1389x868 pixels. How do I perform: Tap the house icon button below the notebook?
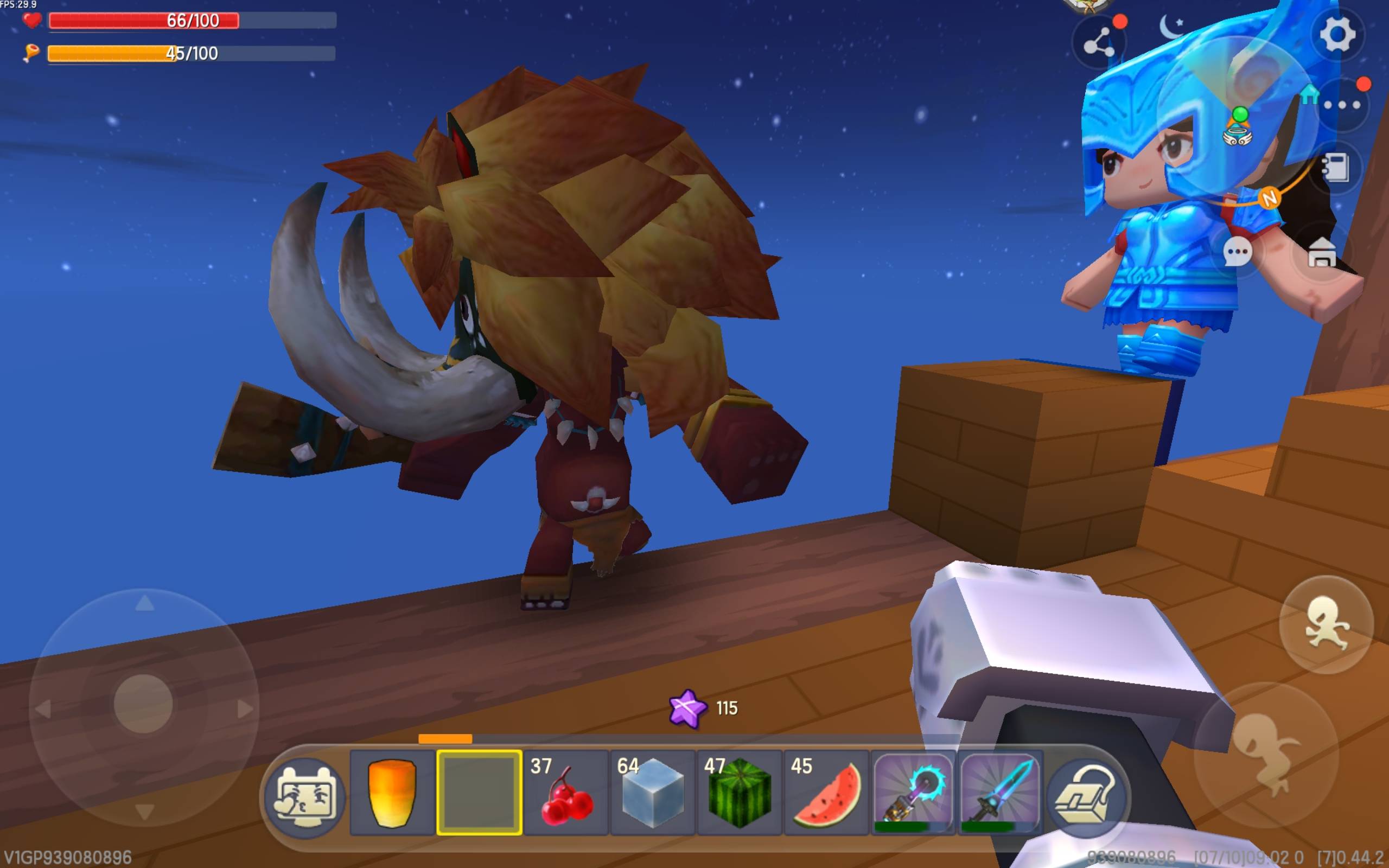point(1322,253)
